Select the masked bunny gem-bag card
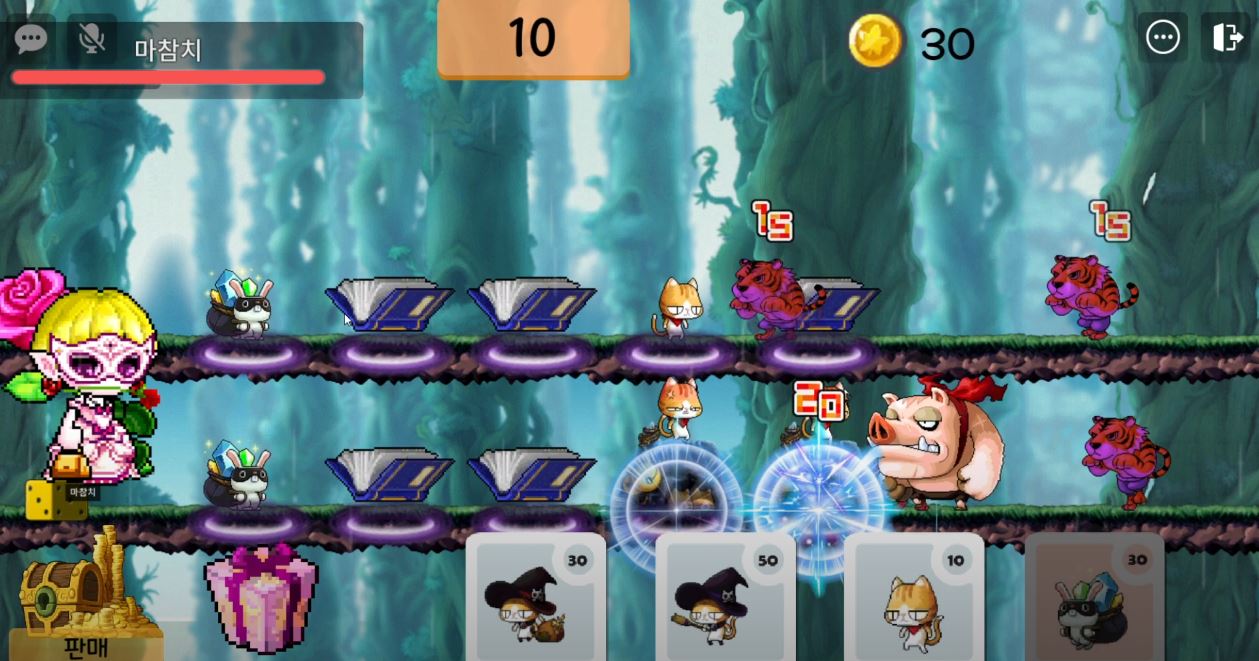The width and height of the screenshot is (1259, 661). click(1094, 598)
